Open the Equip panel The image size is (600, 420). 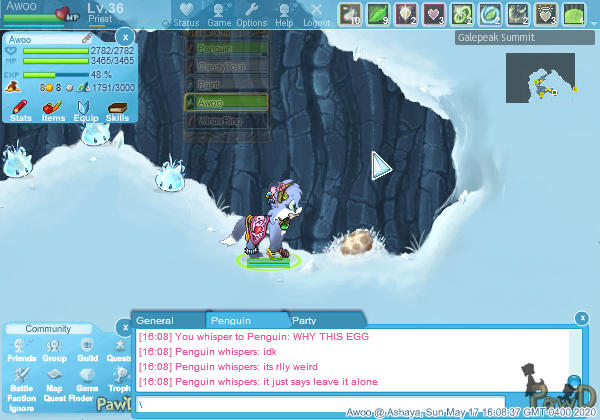pos(85,109)
